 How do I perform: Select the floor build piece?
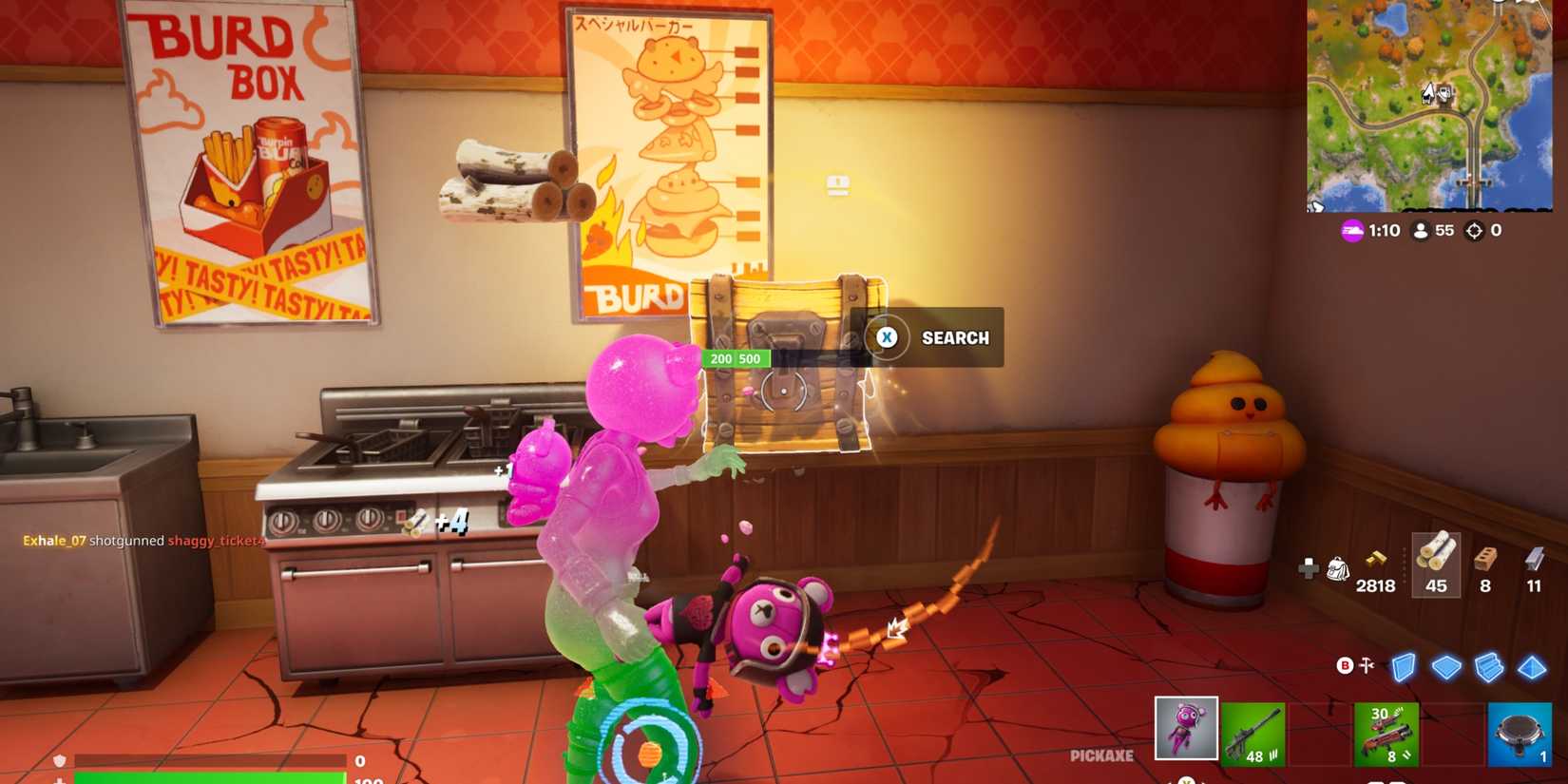1448,668
